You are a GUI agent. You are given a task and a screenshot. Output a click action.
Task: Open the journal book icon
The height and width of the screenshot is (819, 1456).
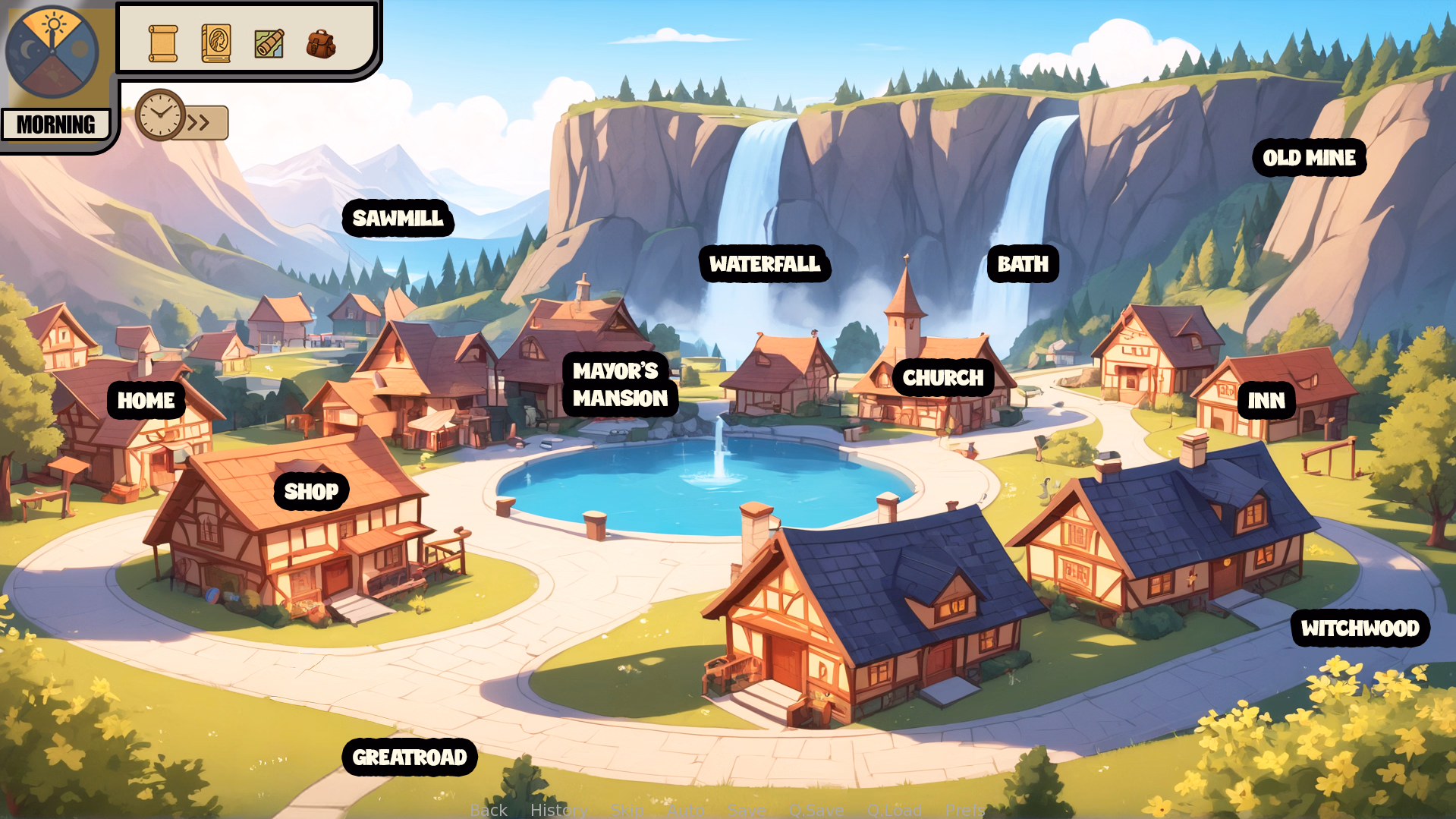(x=216, y=43)
